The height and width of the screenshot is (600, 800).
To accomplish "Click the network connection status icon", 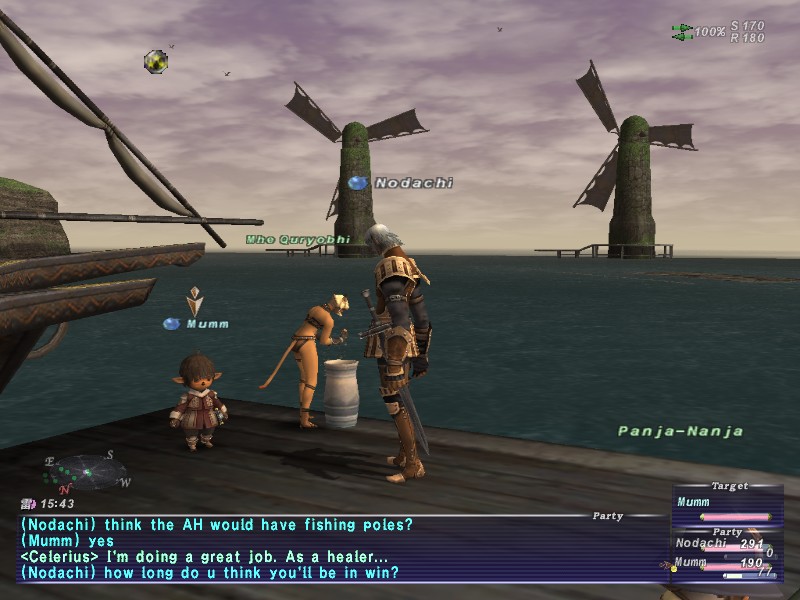I will pyautogui.click(x=683, y=32).
